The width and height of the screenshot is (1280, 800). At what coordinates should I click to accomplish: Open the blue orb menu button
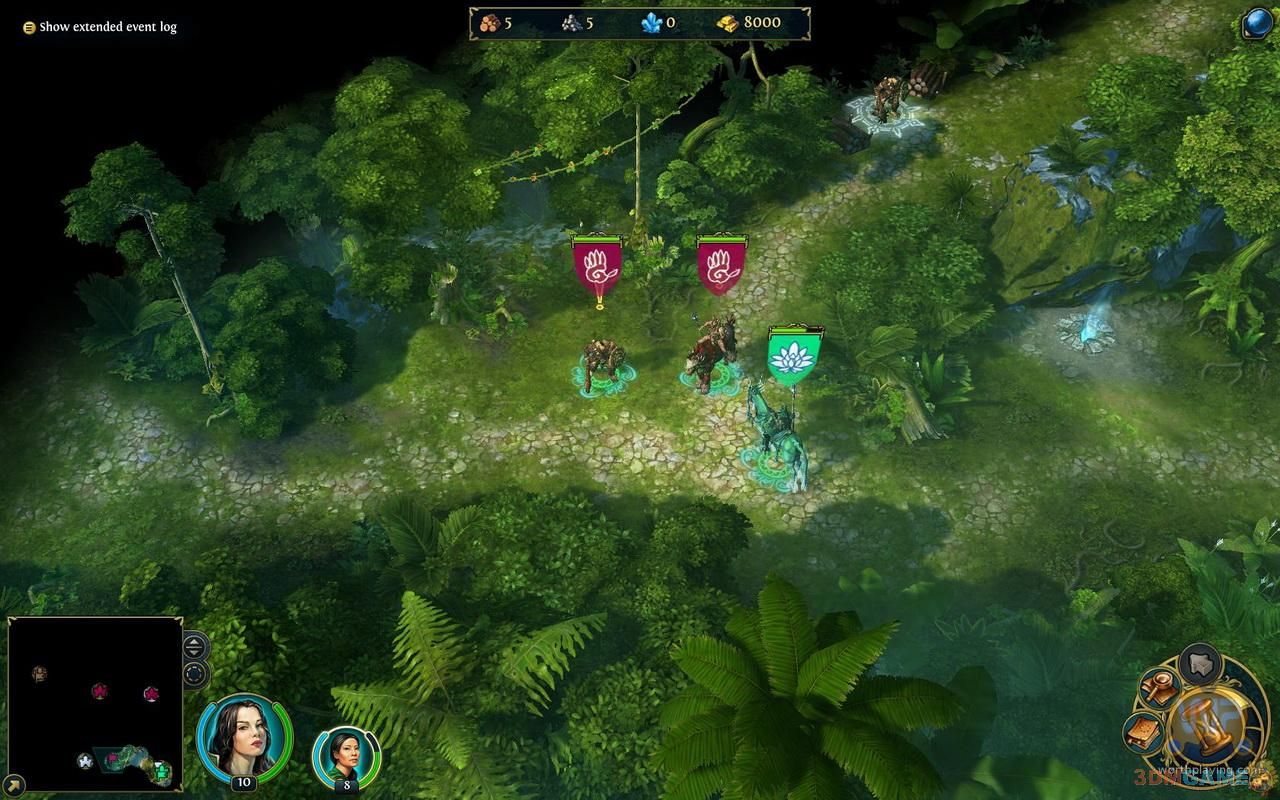tap(1258, 23)
